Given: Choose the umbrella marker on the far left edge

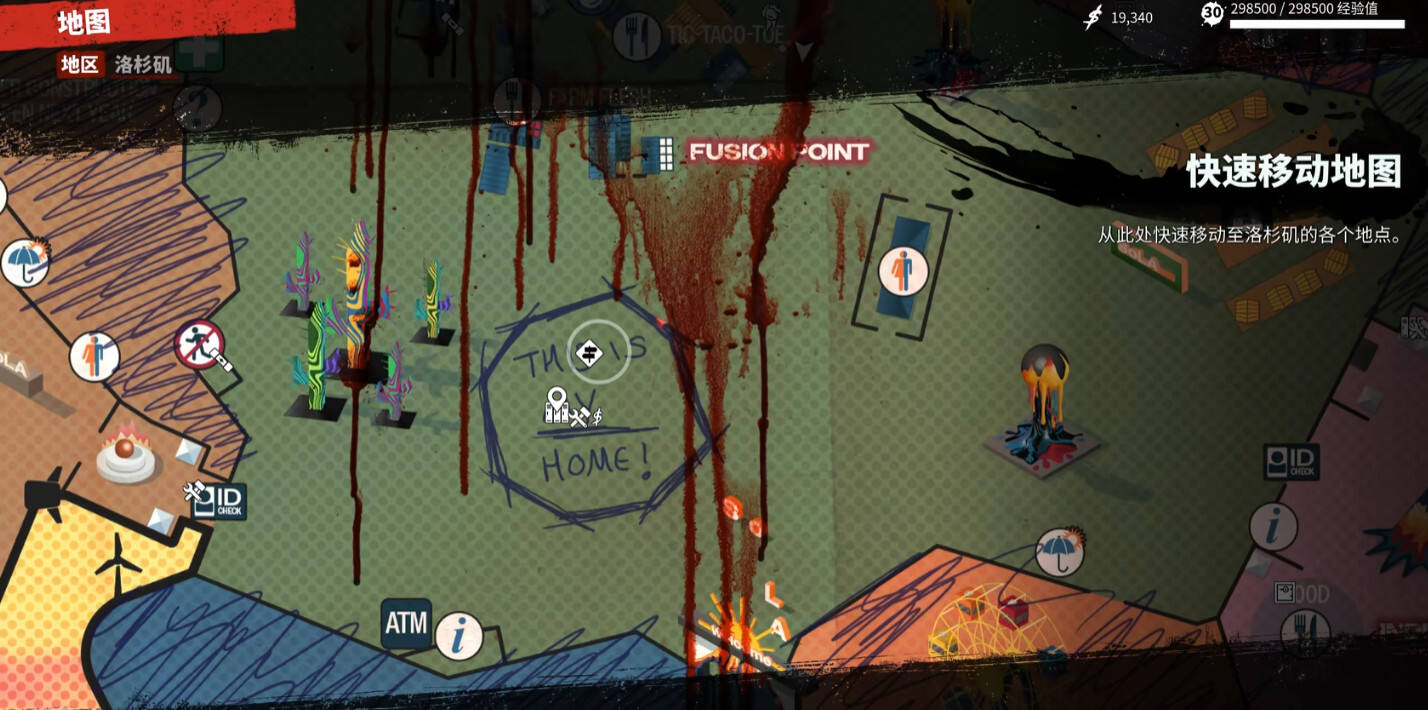Looking at the screenshot, I should pos(24,263).
